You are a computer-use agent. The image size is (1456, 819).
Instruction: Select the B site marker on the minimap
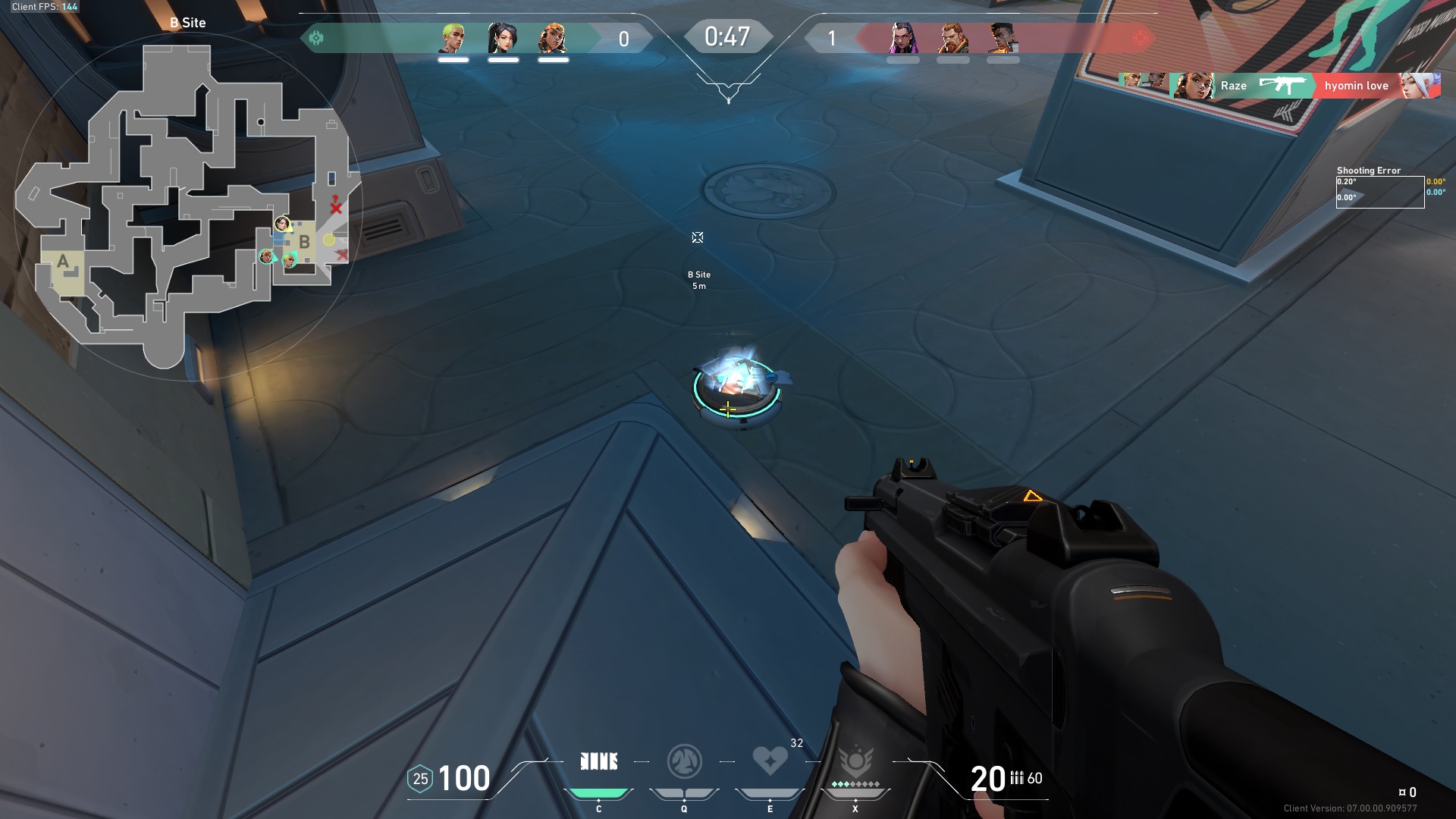tap(304, 243)
